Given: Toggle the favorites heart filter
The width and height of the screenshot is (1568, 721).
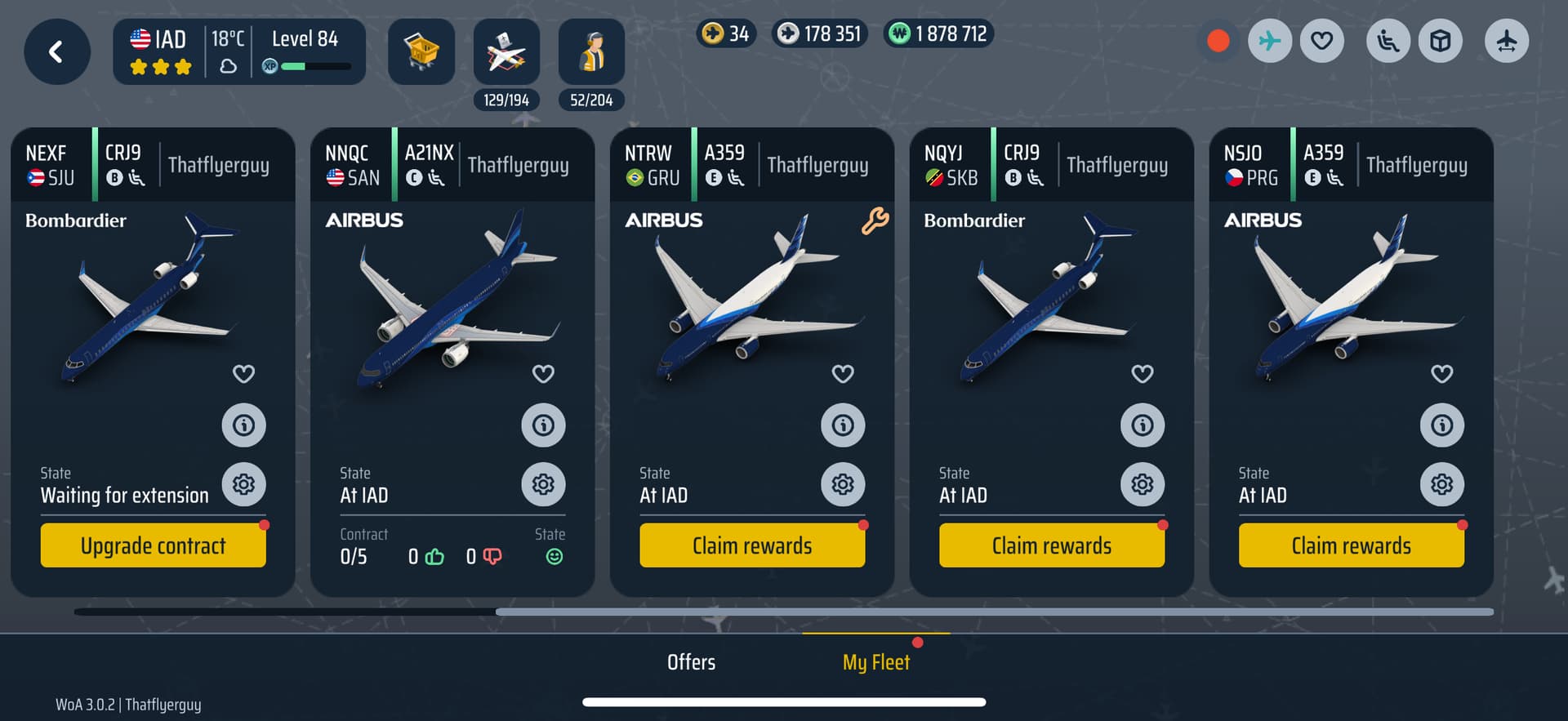Looking at the screenshot, I should (x=1322, y=41).
